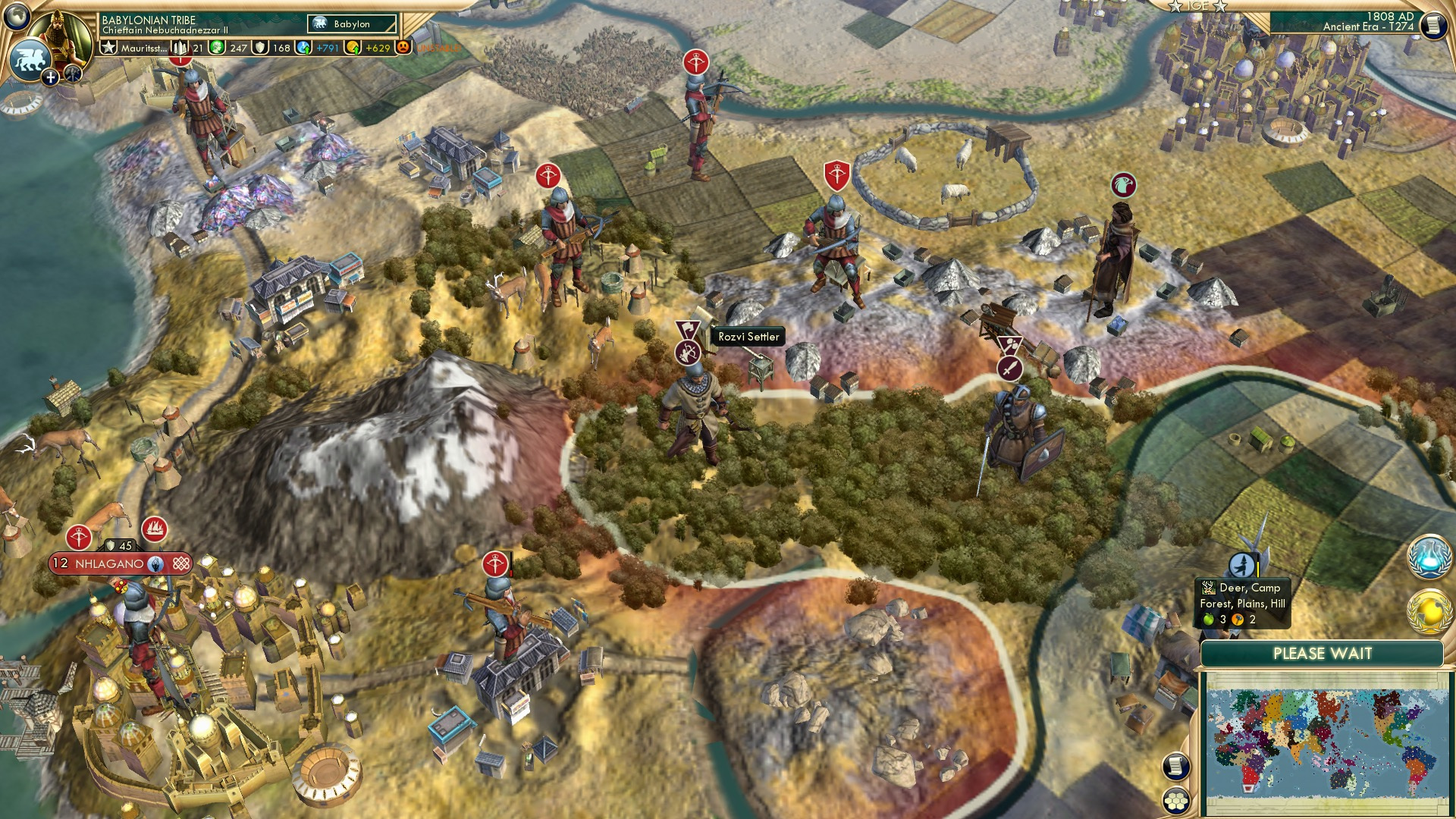
Task: Click the unhappiness face next to UNSTABLE
Action: 403,47
